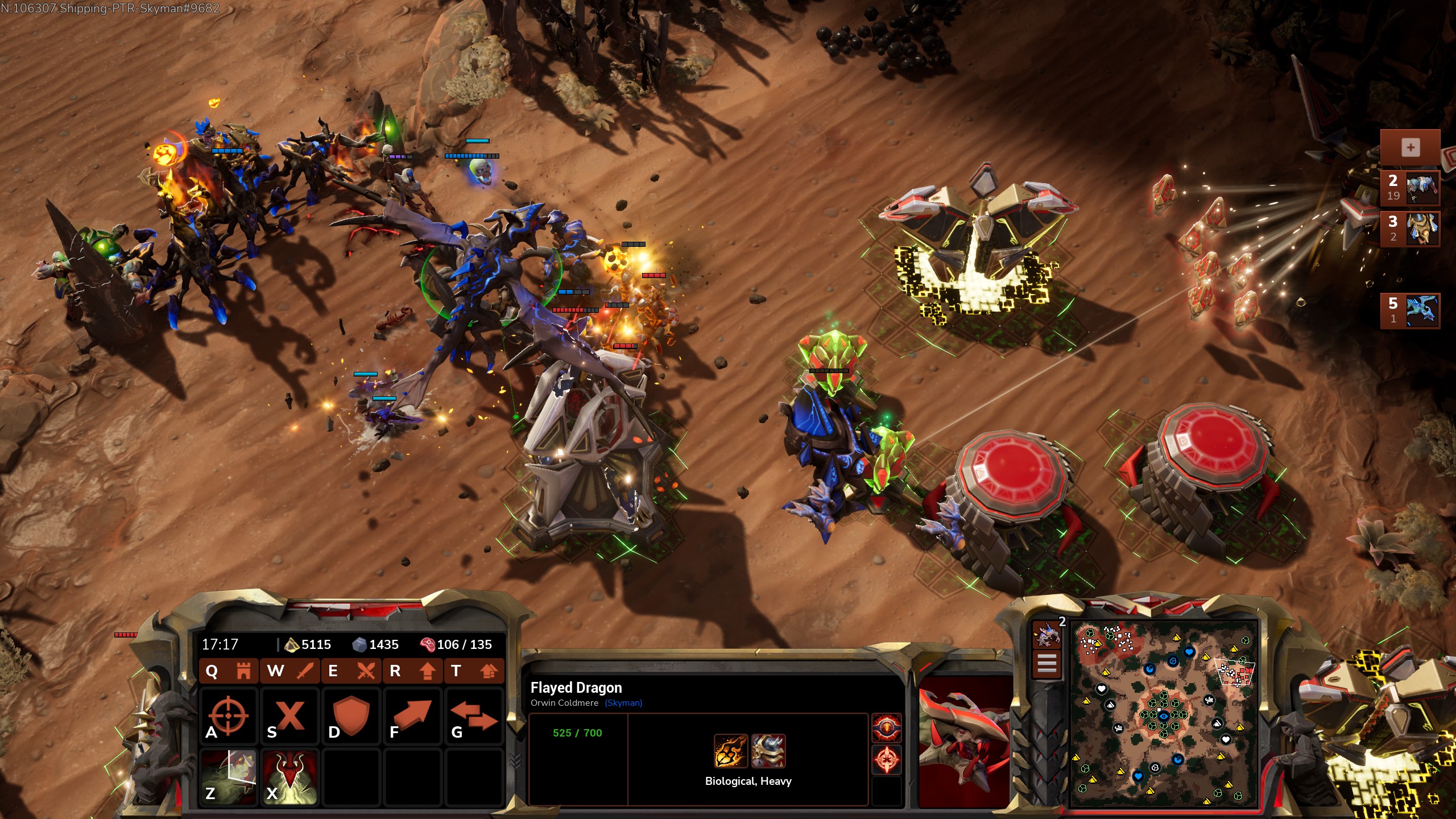Add a new control group with plus button

[1410, 148]
